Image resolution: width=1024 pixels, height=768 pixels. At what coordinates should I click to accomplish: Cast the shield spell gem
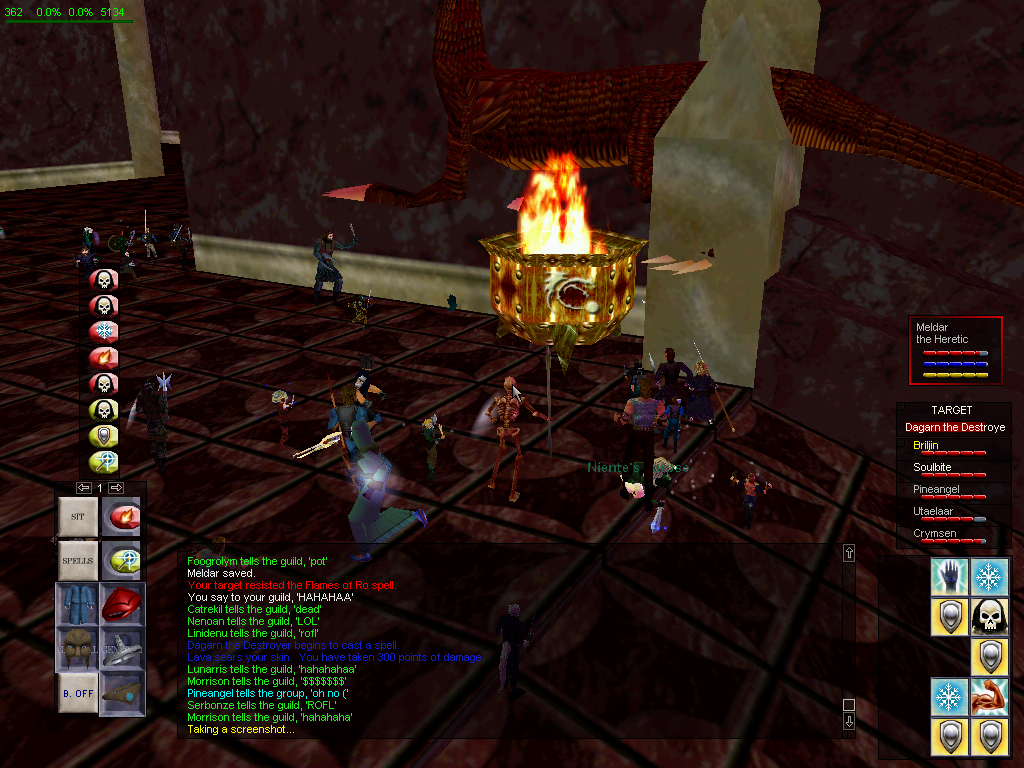(104, 435)
